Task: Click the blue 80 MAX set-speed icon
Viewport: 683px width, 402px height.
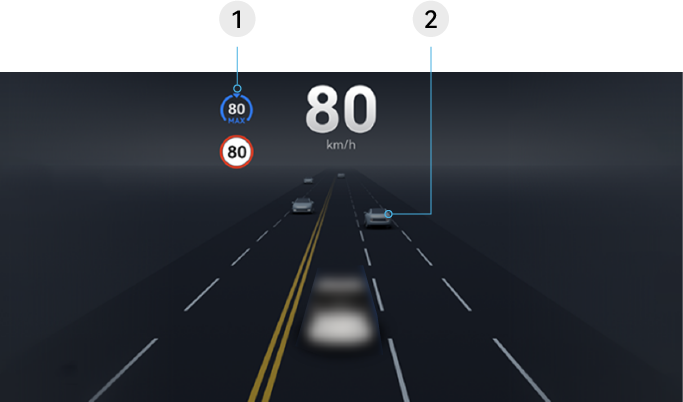Action: coord(237,110)
